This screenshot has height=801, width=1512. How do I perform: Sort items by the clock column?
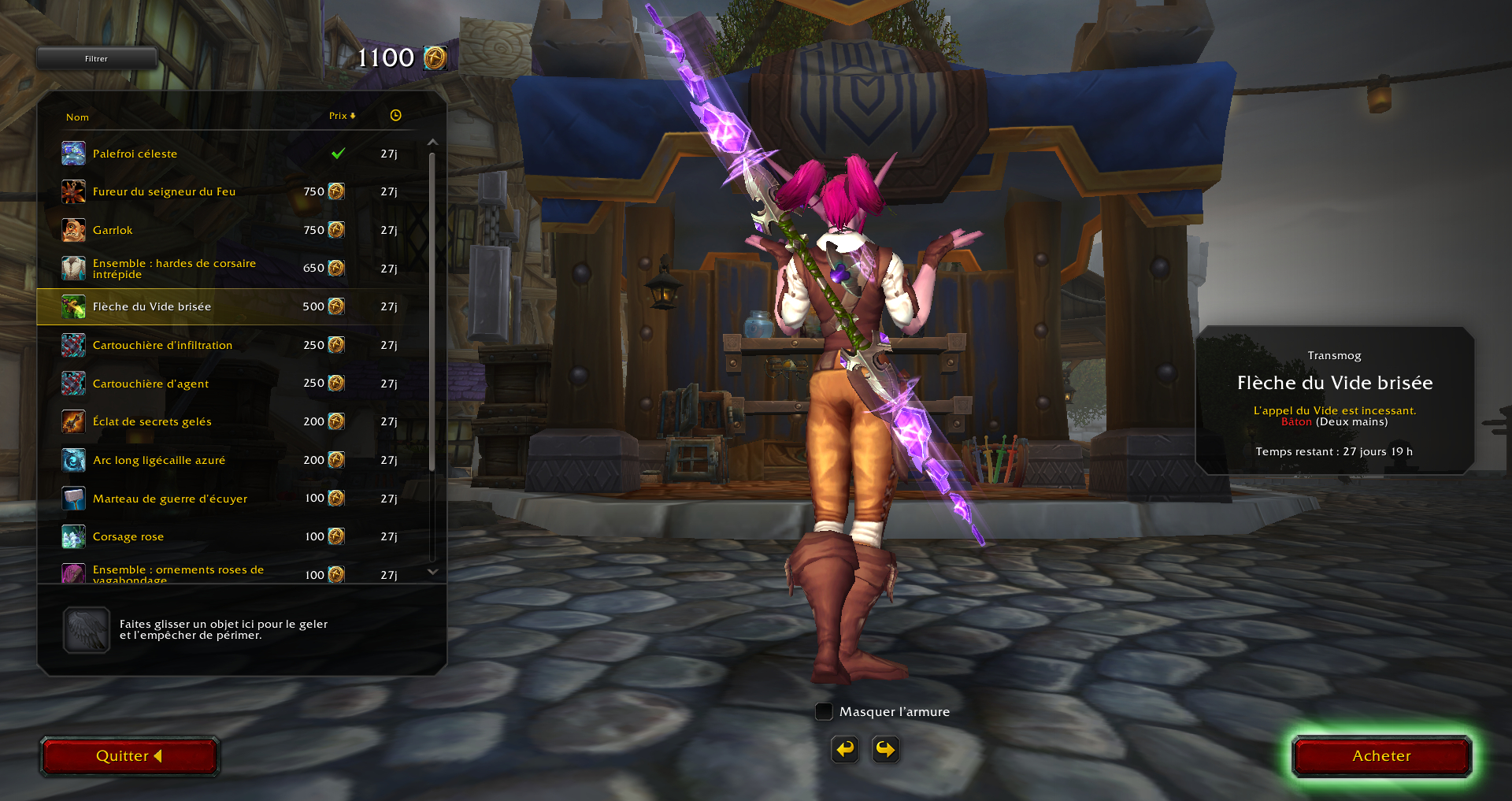pyautogui.click(x=395, y=116)
